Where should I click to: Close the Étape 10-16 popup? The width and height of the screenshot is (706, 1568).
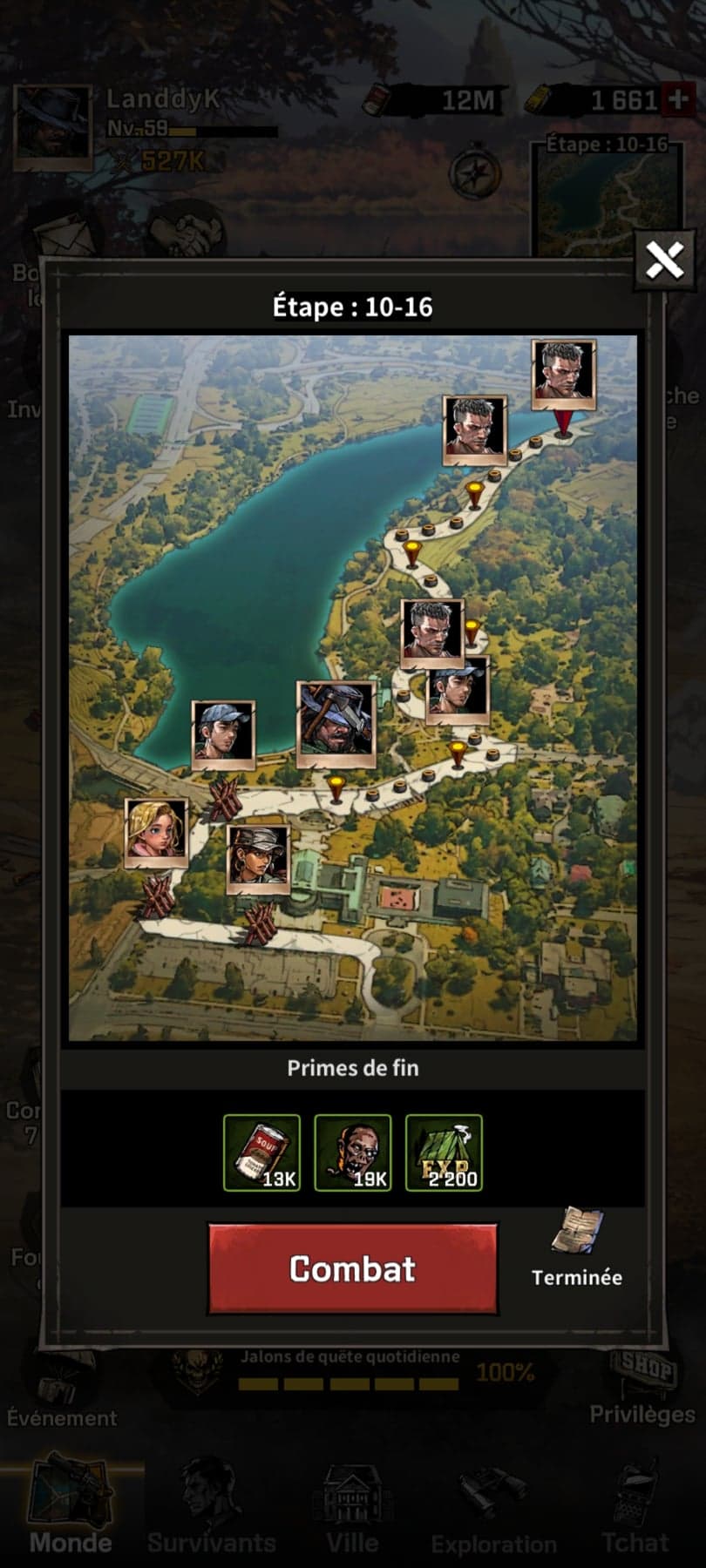click(x=664, y=259)
